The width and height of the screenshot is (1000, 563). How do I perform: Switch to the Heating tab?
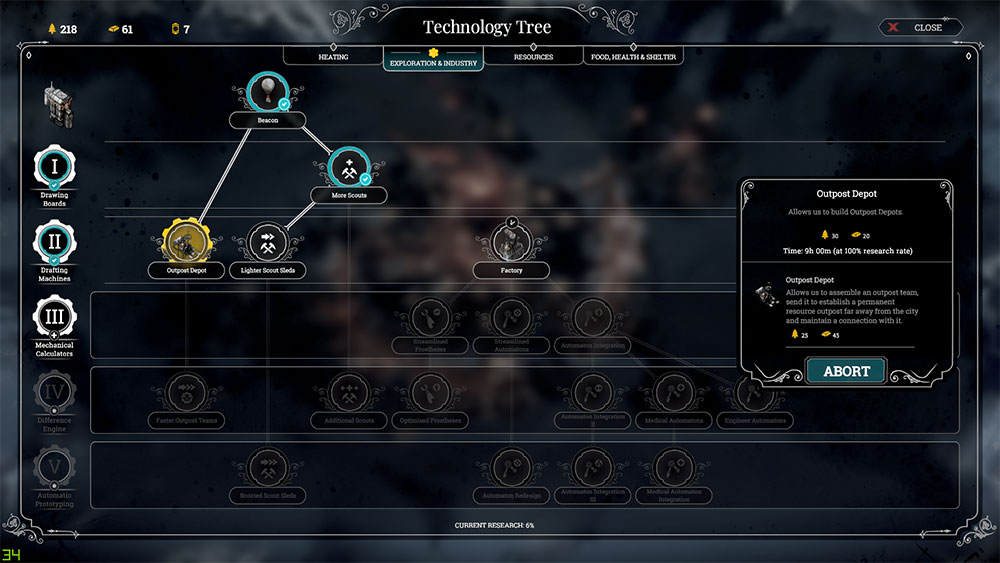click(333, 57)
